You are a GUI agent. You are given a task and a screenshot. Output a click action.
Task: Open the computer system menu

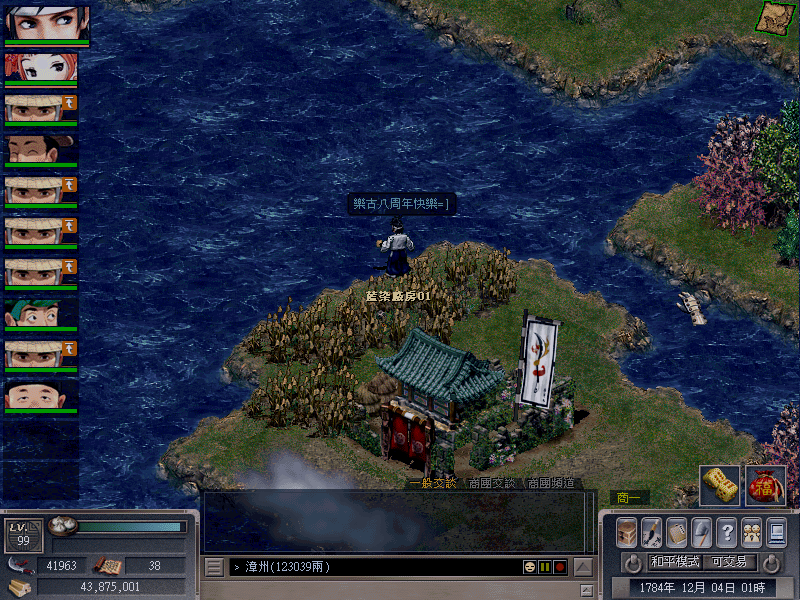[776, 532]
